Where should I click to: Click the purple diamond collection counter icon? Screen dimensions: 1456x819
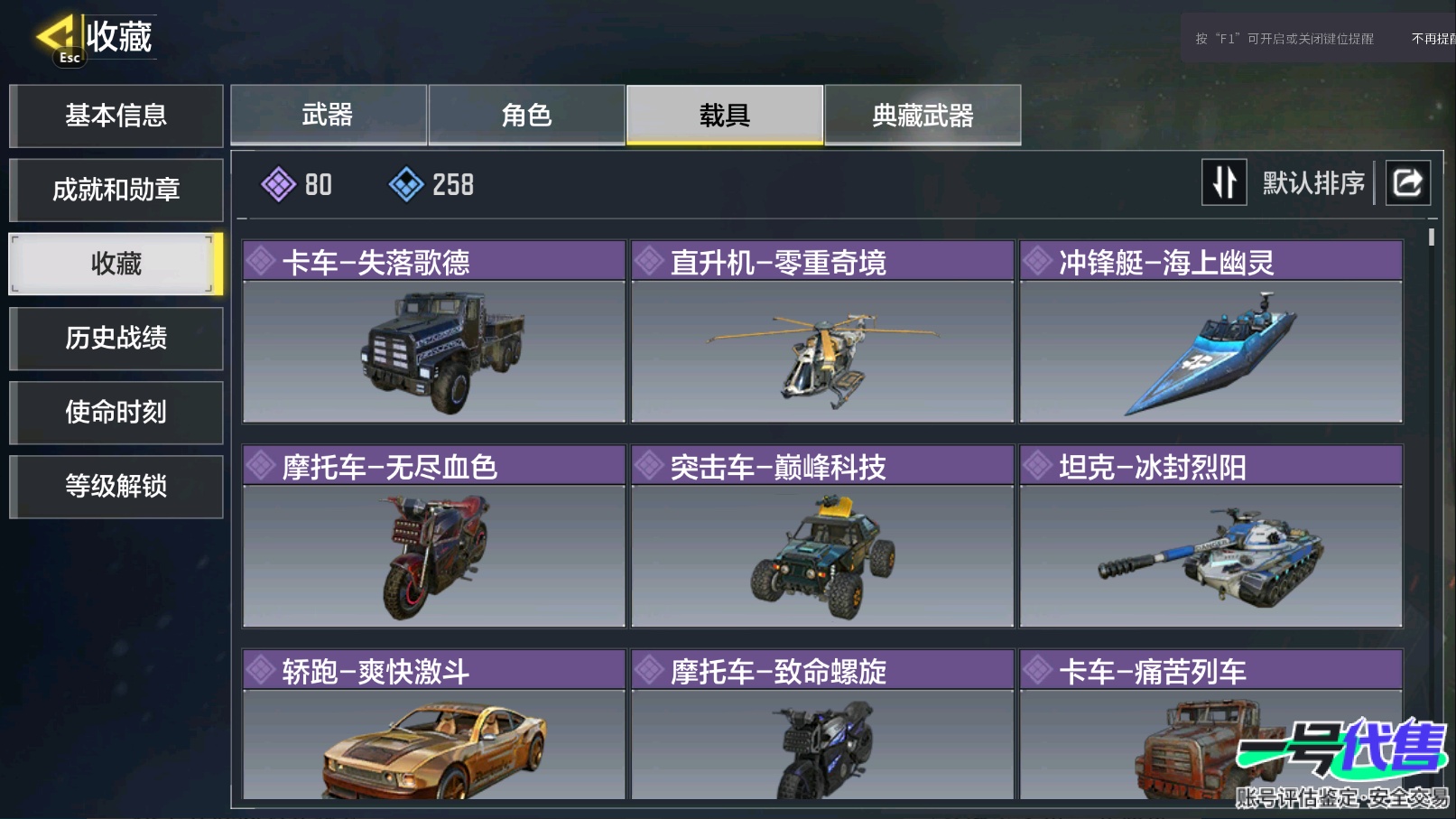pyautogui.click(x=280, y=184)
